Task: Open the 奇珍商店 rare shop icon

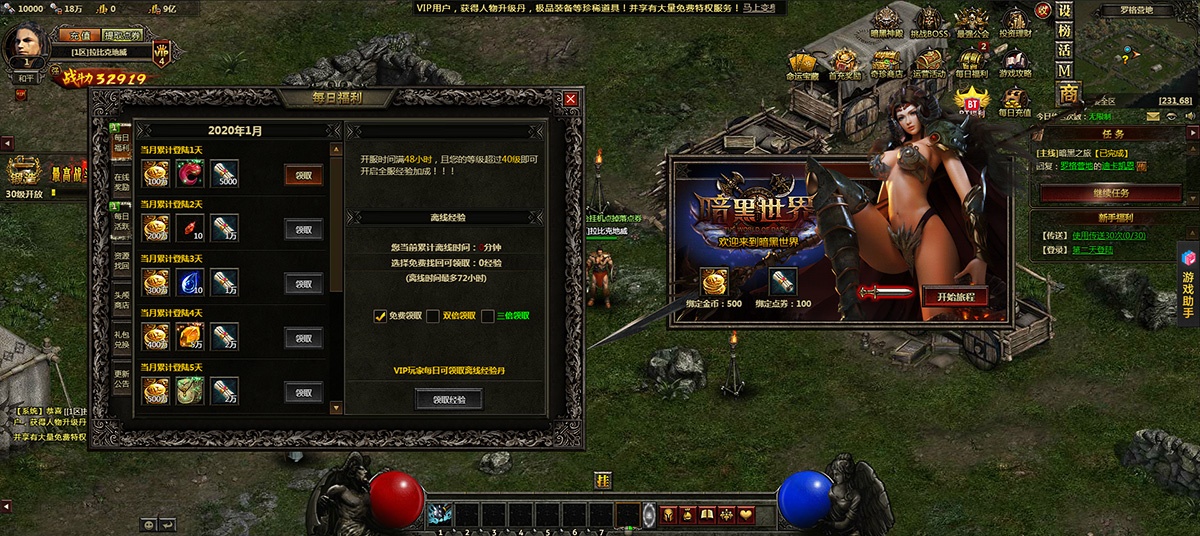Action: [886, 62]
